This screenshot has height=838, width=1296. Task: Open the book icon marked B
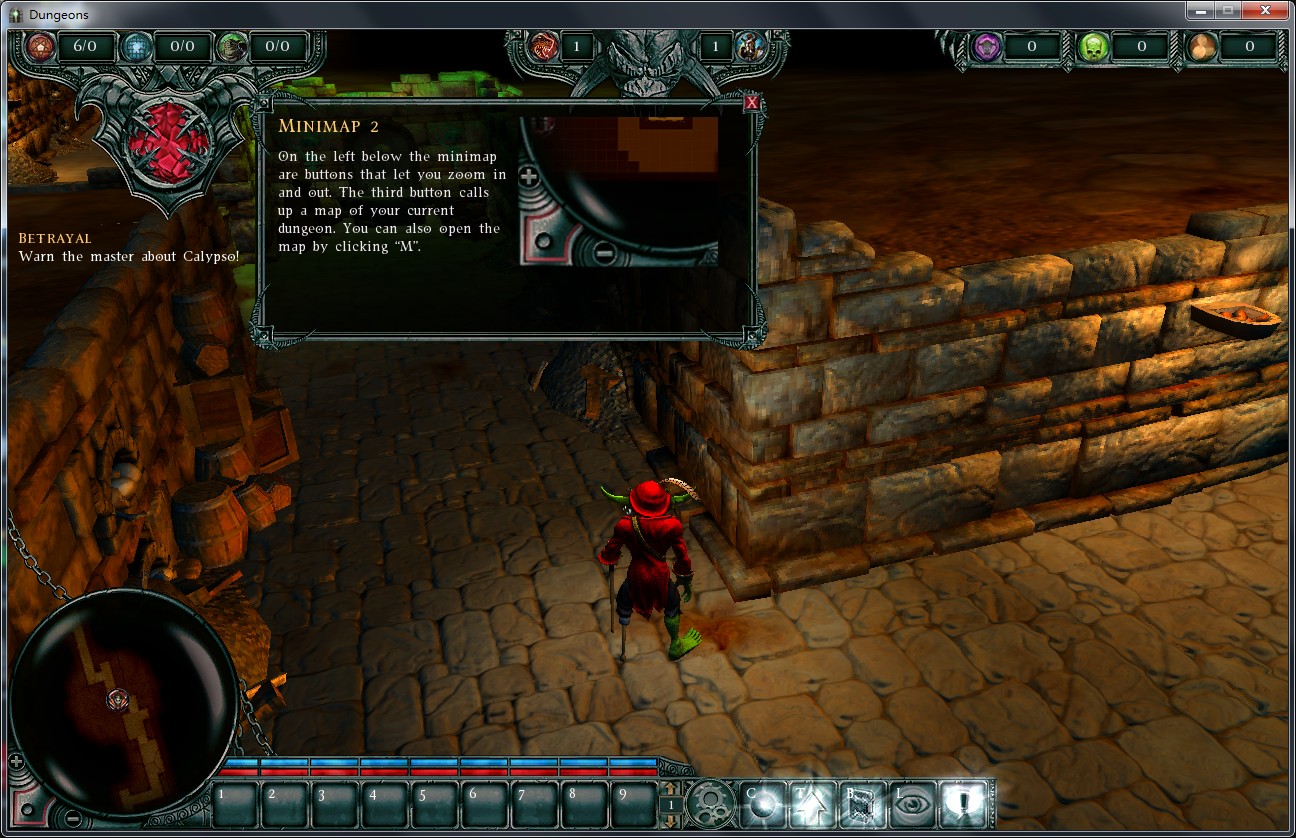point(861,803)
